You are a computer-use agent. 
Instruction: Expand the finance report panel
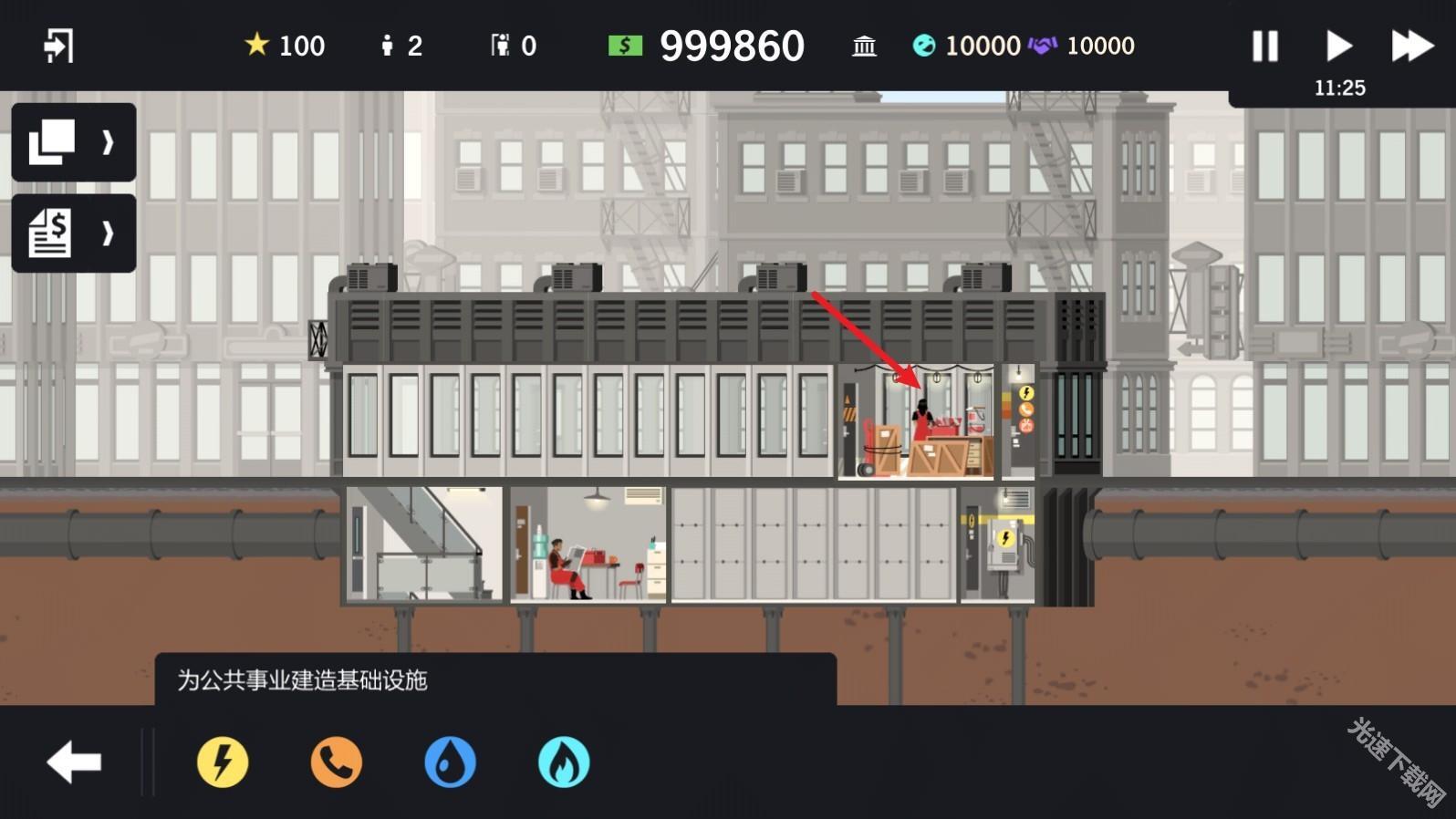tap(73, 233)
